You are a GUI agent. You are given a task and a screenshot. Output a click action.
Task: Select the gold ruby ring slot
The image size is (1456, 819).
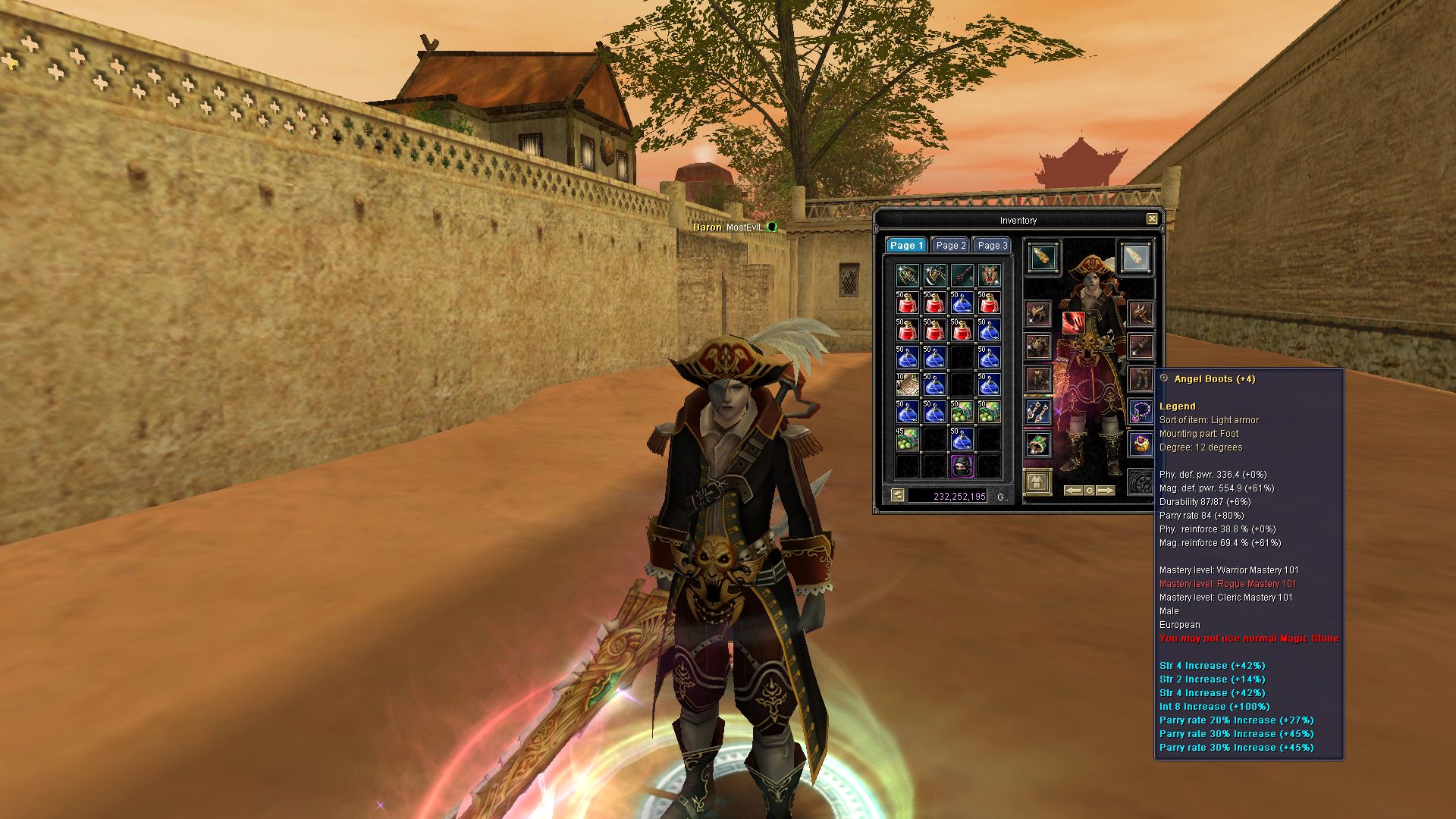coord(1141,444)
